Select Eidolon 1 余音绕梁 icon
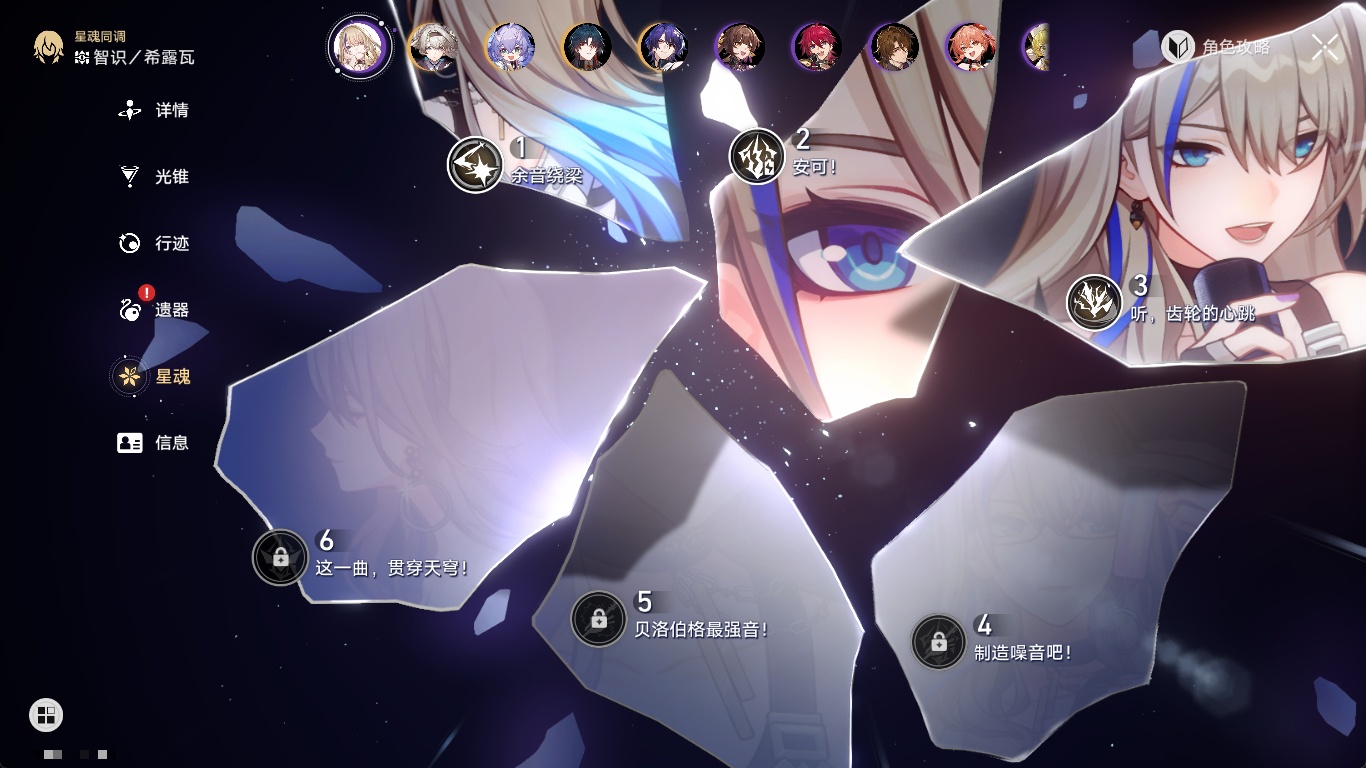Image resolution: width=1366 pixels, height=768 pixels. 474,165
